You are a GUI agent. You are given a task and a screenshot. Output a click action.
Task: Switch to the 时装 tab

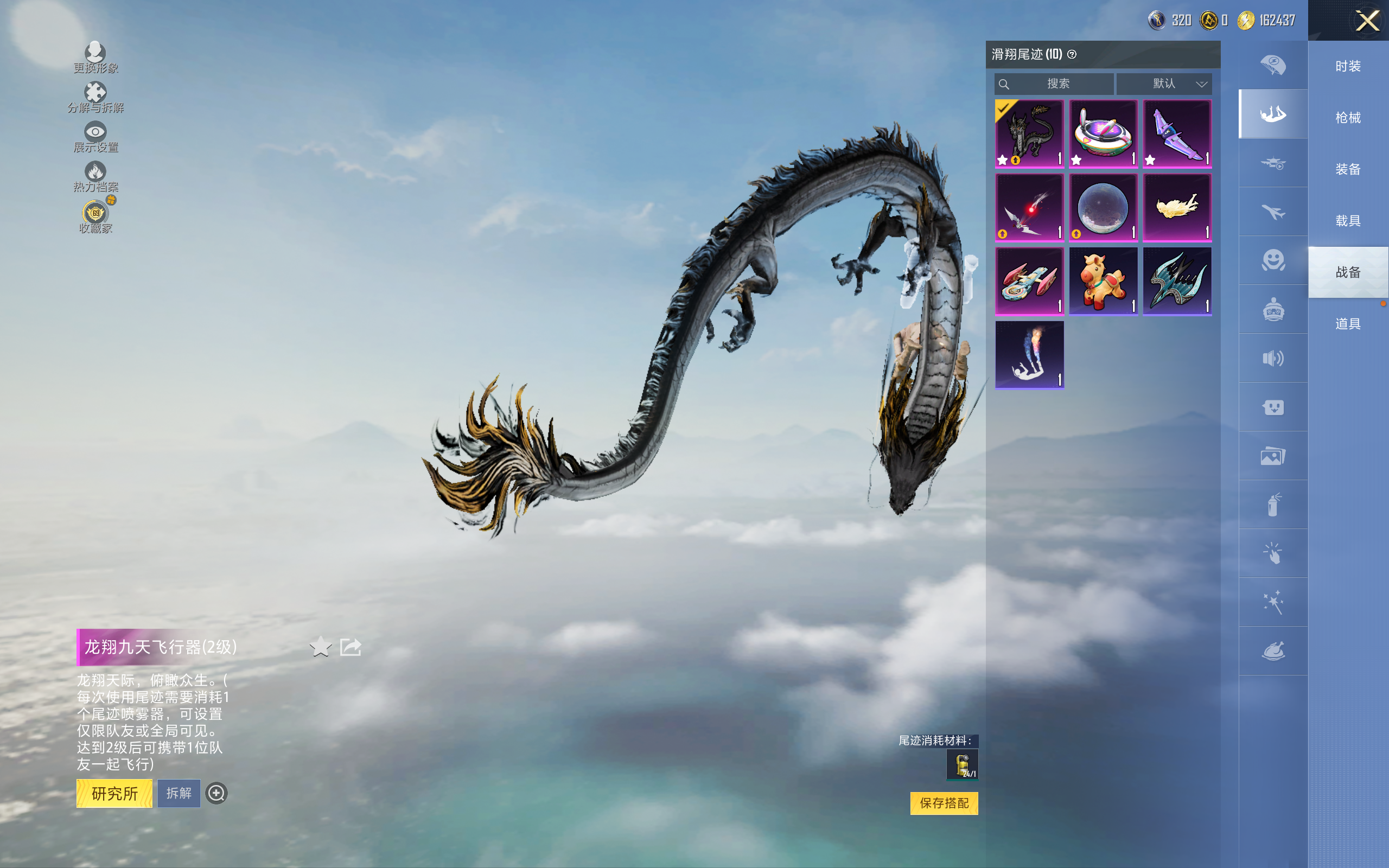pyautogui.click(x=1348, y=67)
